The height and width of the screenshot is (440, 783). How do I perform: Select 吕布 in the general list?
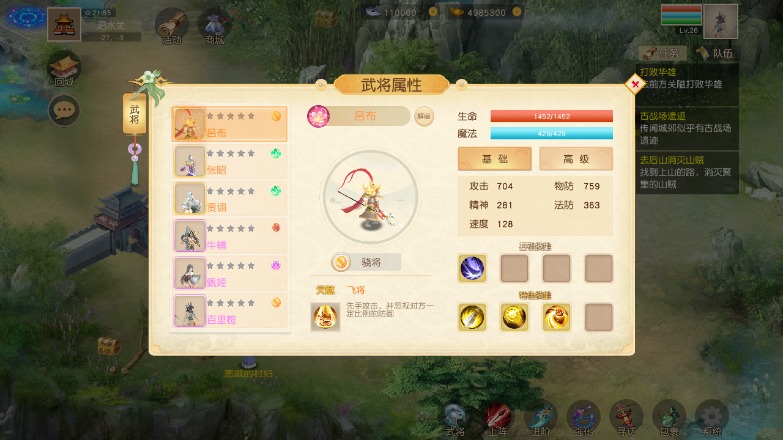[230, 124]
